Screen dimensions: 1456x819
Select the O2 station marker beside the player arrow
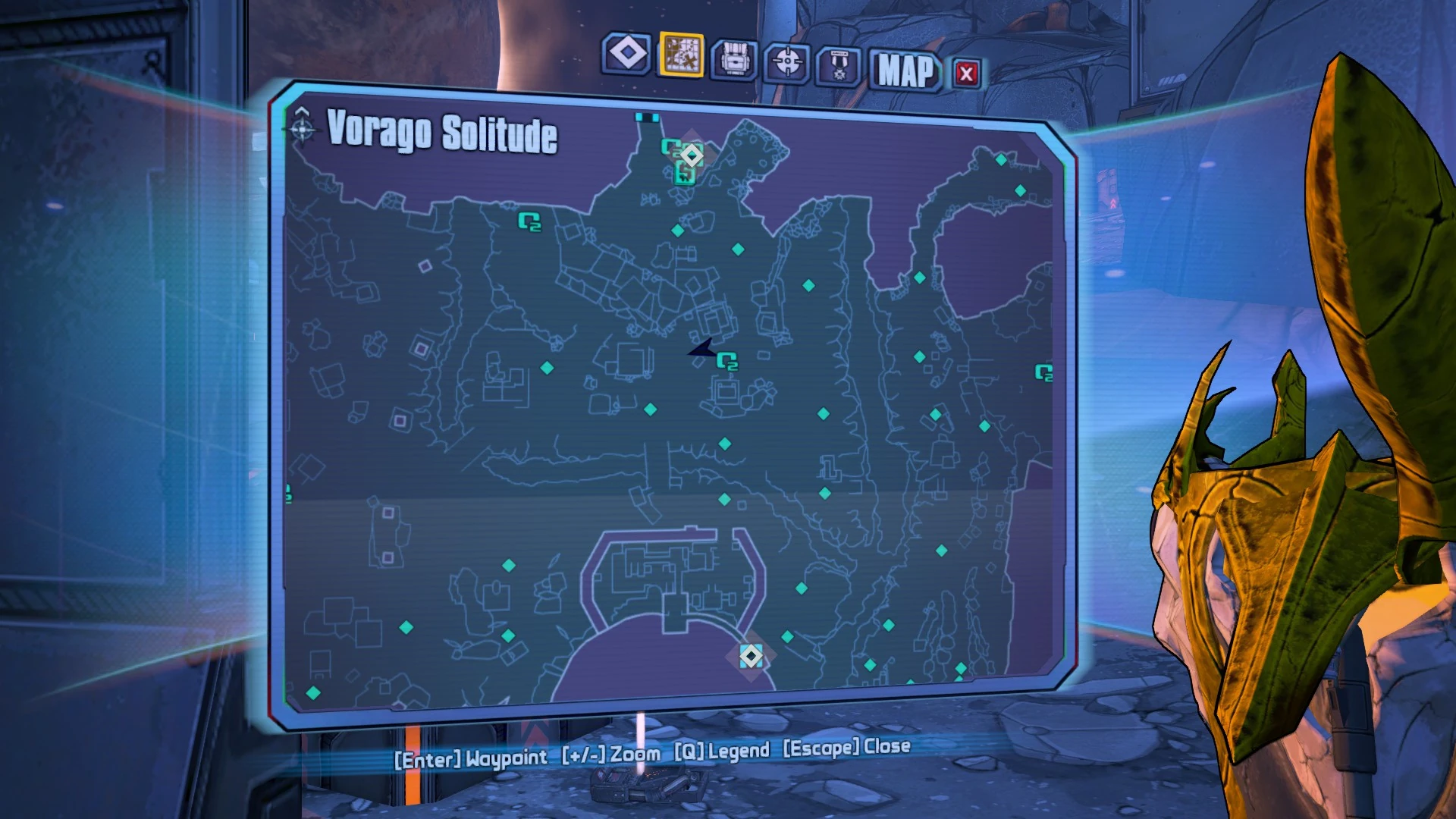(730, 363)
